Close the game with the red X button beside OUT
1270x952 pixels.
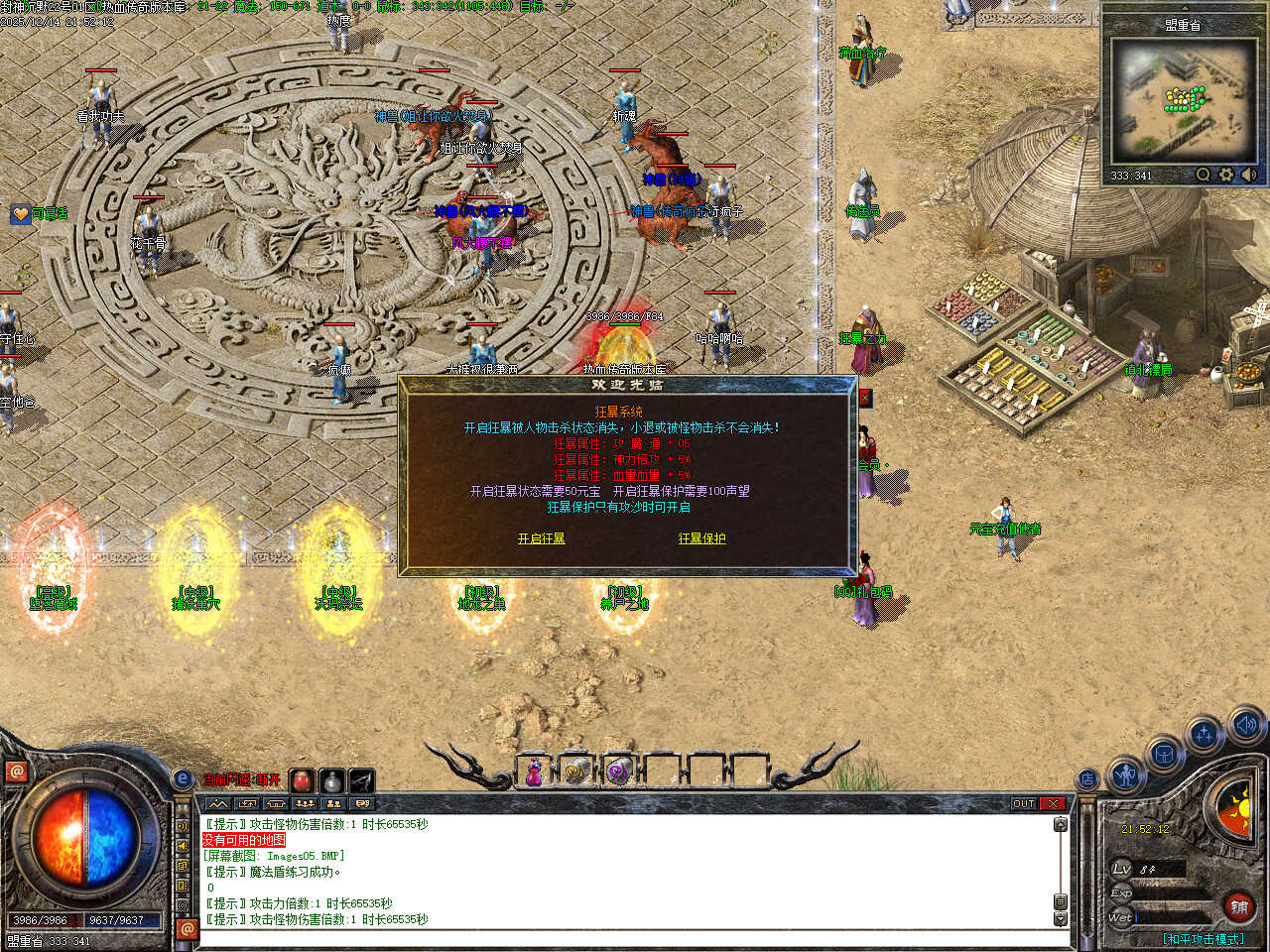pyautogui.click(x=1053, y=803)
